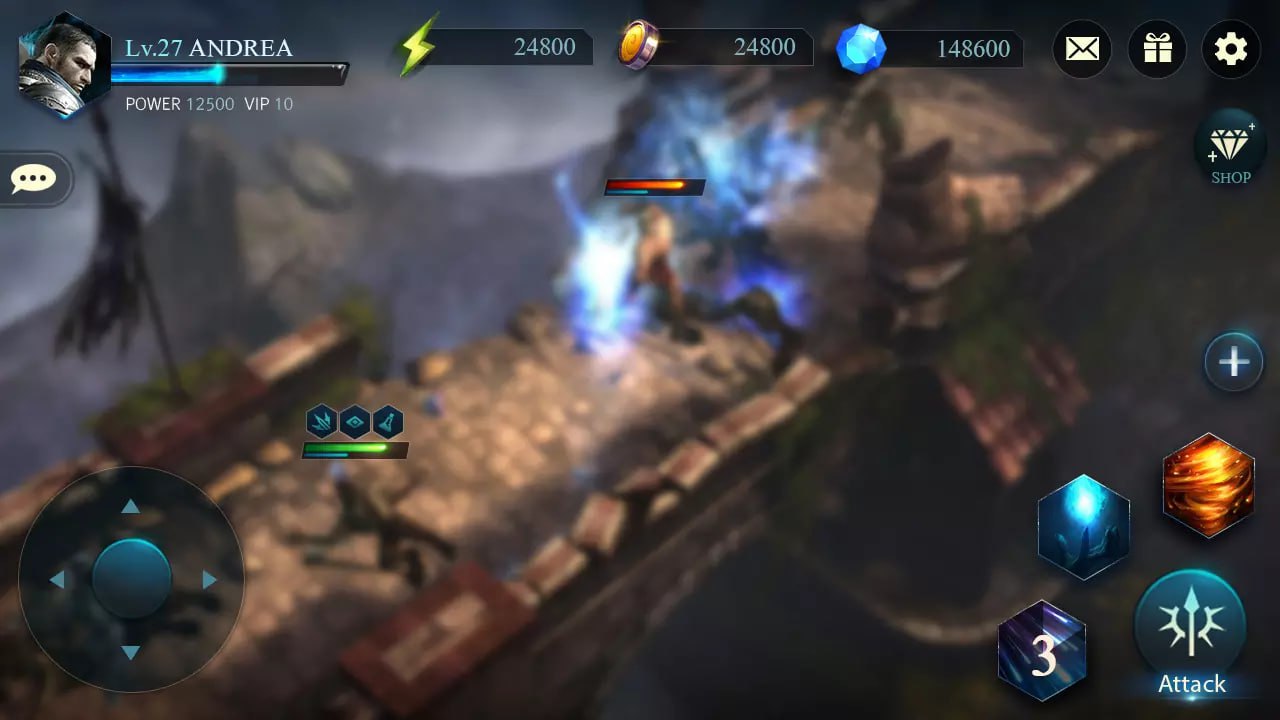
Task: Open the mail inbox
Action: (x=1082, y=49)
